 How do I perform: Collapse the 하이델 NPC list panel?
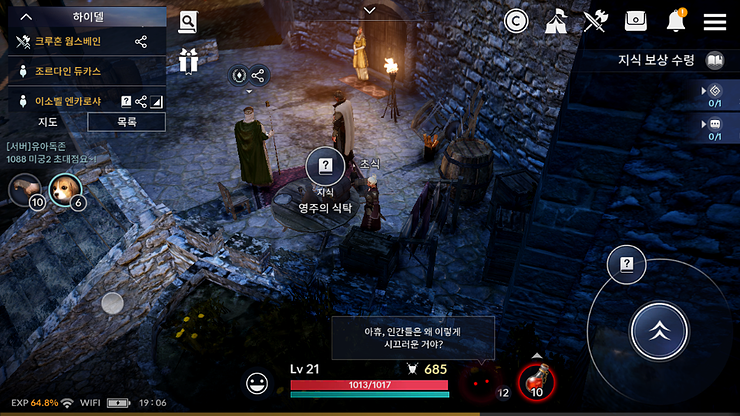[x=27, y=17]
